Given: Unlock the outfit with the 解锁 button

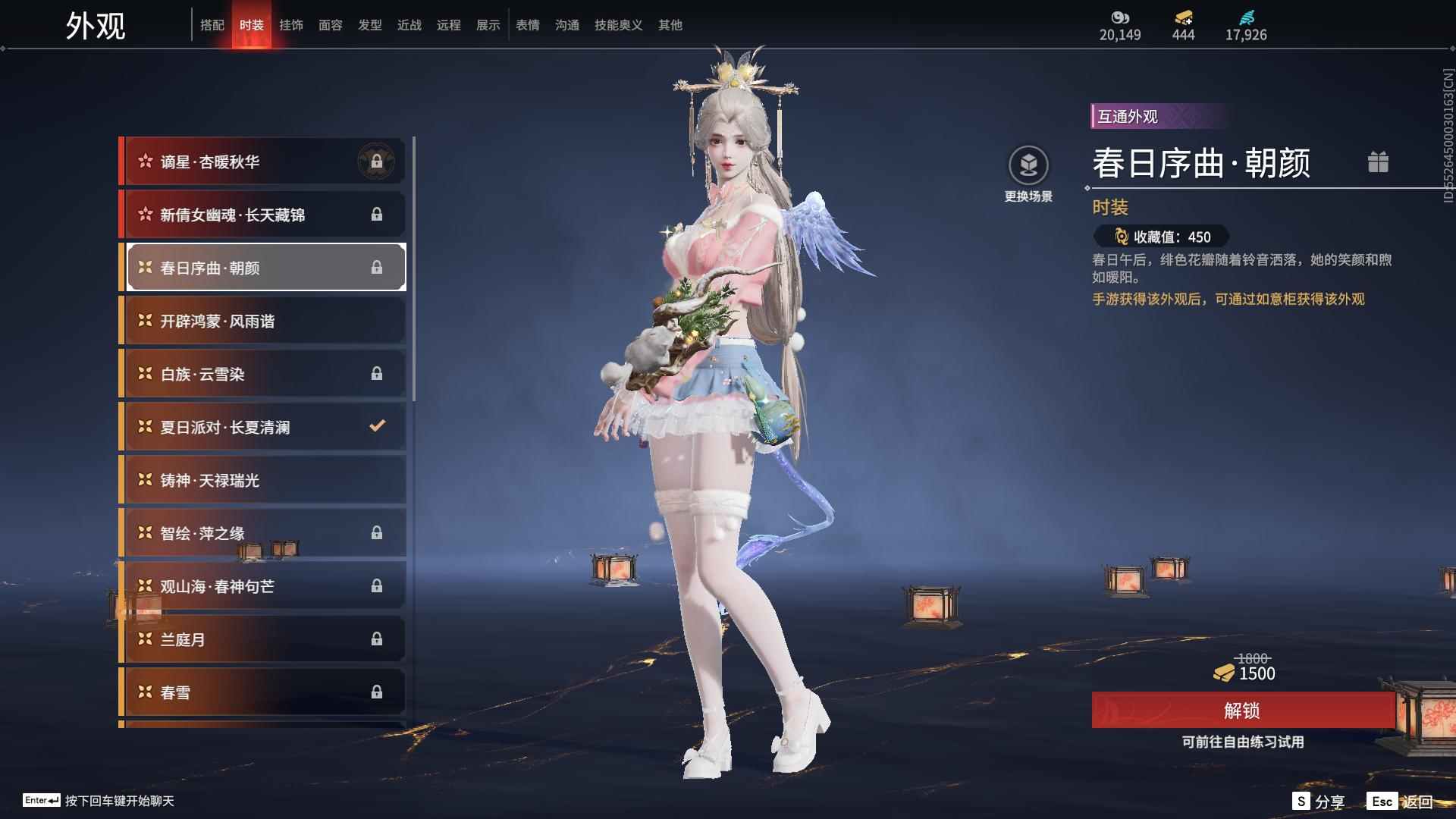Looking at the screenshot, I should (1242, 711).
